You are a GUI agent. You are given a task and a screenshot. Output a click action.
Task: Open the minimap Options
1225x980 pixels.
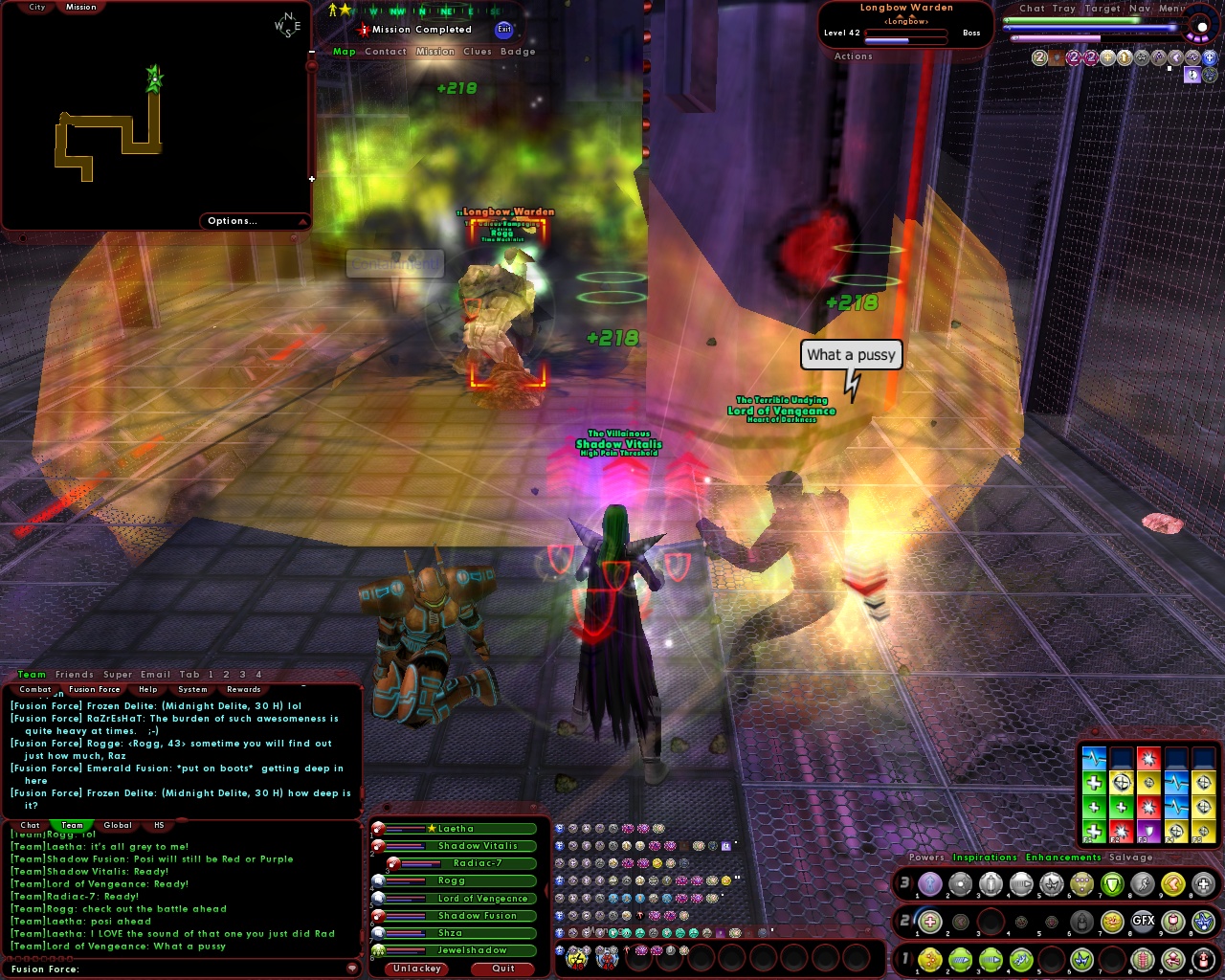(232, 220)
